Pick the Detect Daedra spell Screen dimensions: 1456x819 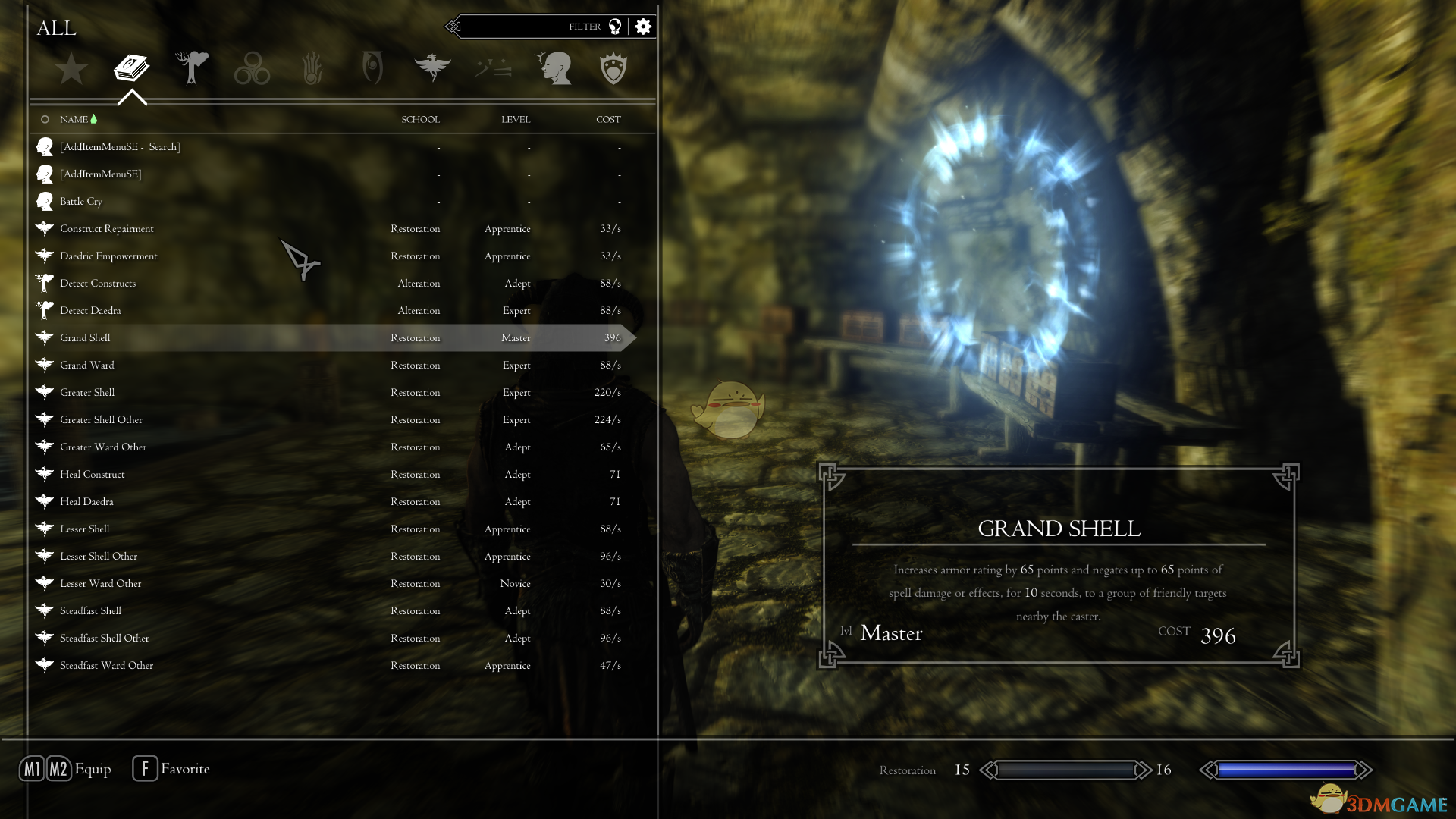90,310
